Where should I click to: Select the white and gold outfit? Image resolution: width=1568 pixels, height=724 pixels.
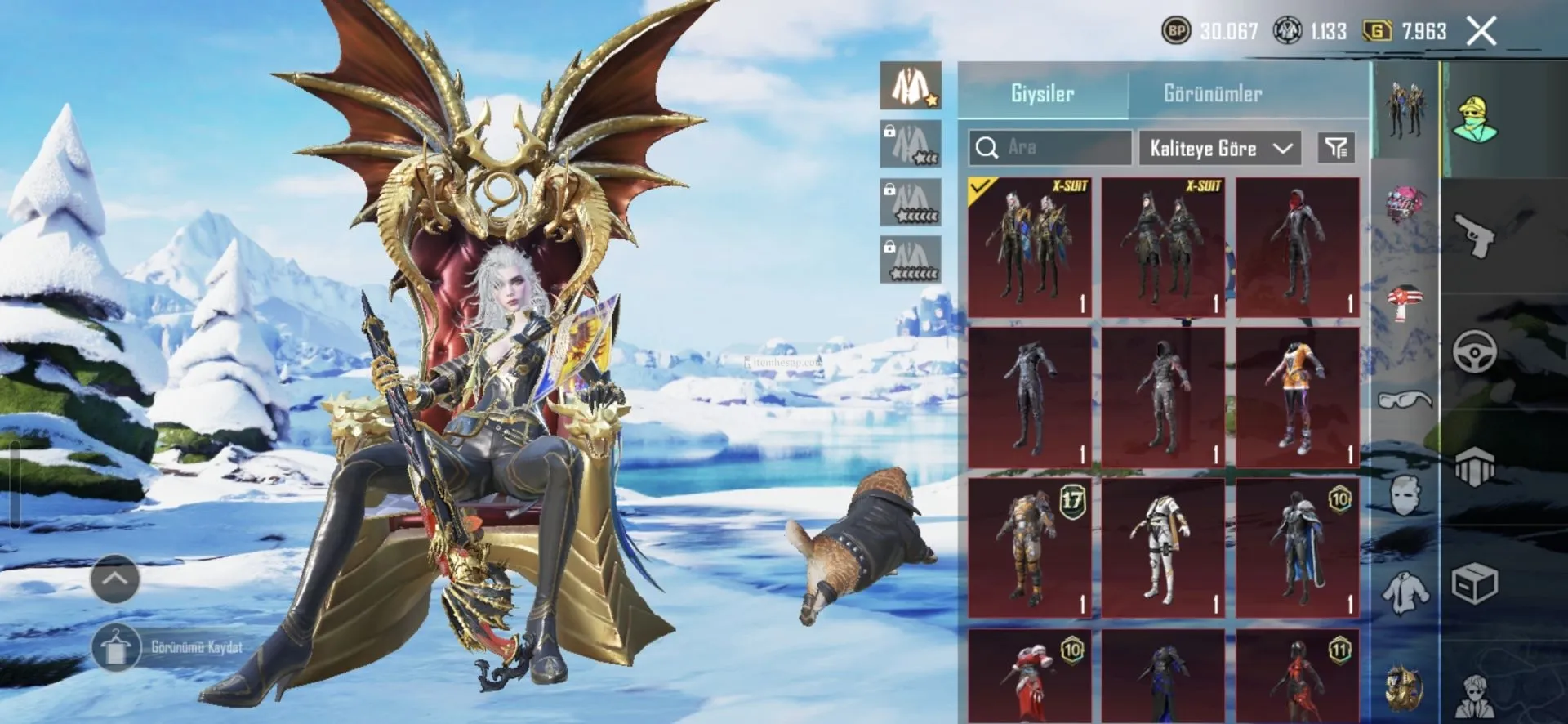1163,548
